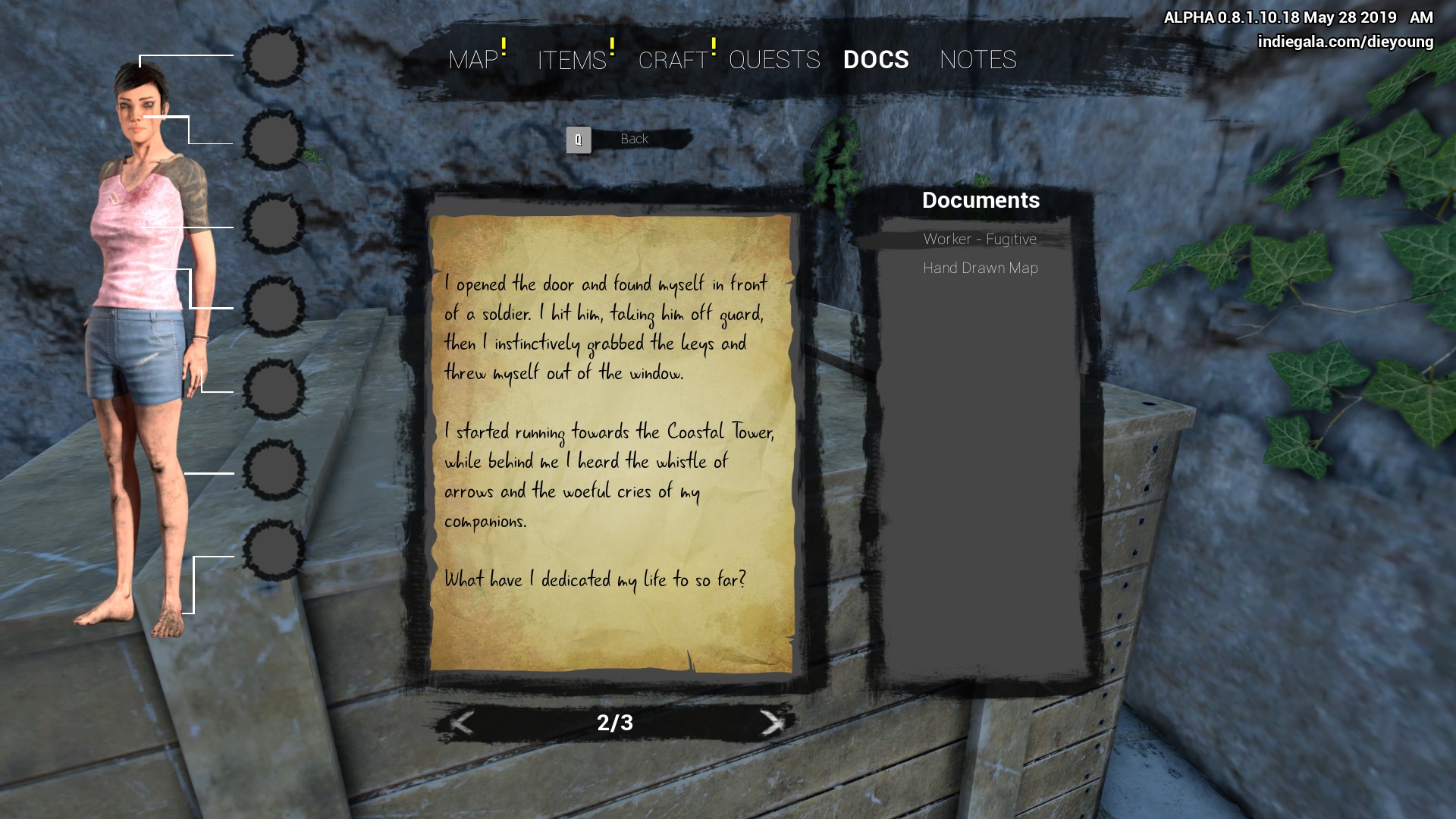Image resolution: width=1456 pixels, height=819 pixels.
Task: Advance to the next document page
Action: pyautogui.click(x=771, y=723)
